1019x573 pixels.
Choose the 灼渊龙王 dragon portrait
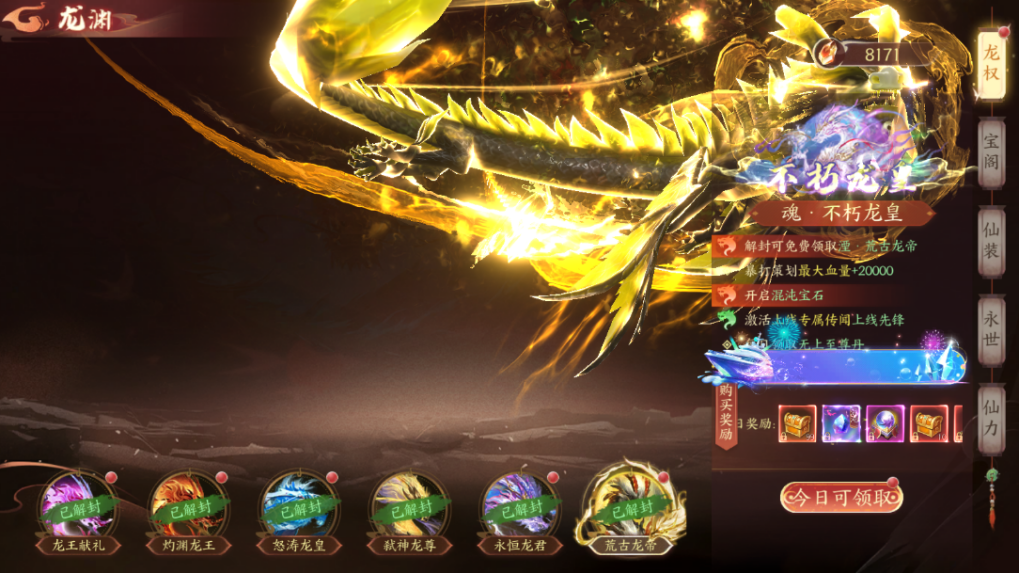(188, 506)
